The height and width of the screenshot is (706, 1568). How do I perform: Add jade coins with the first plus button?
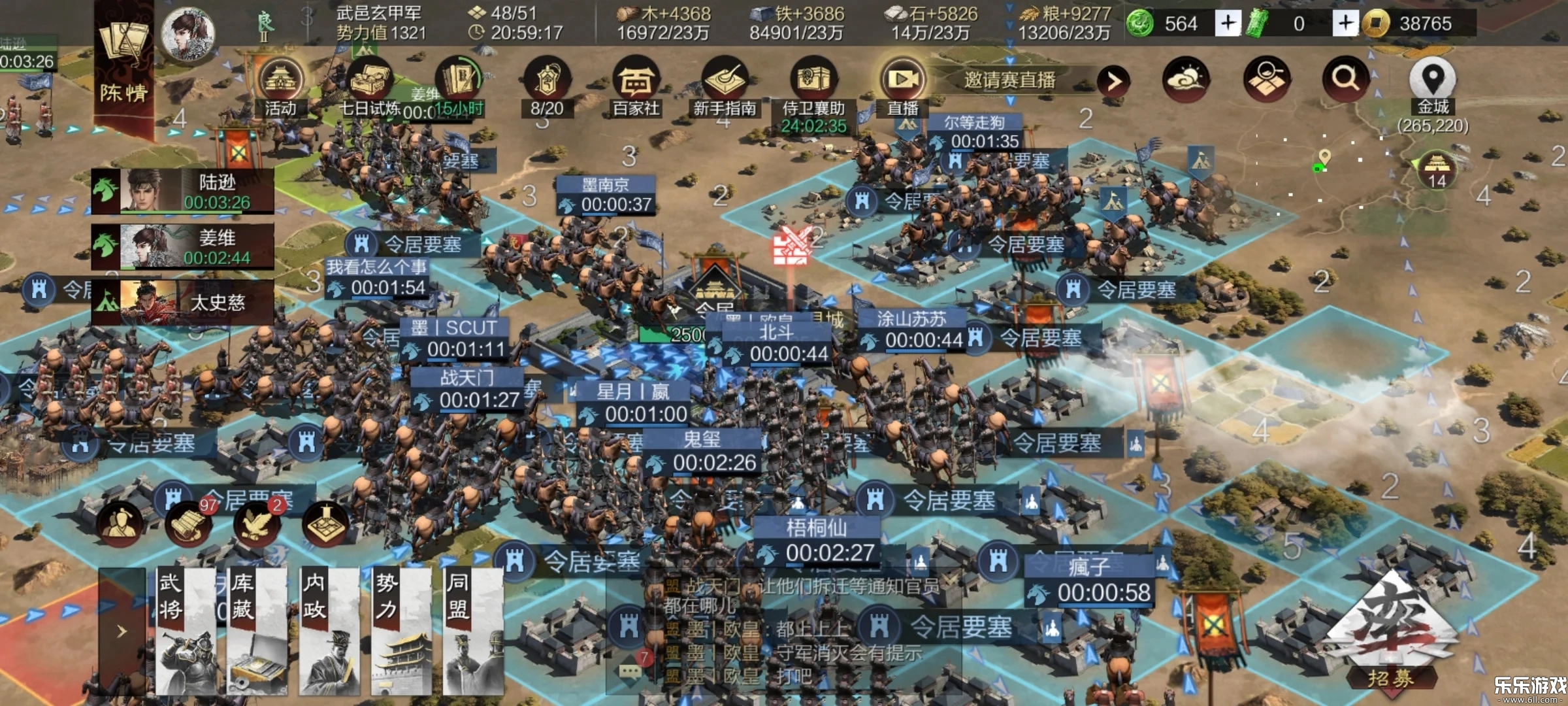point(1228,24)
